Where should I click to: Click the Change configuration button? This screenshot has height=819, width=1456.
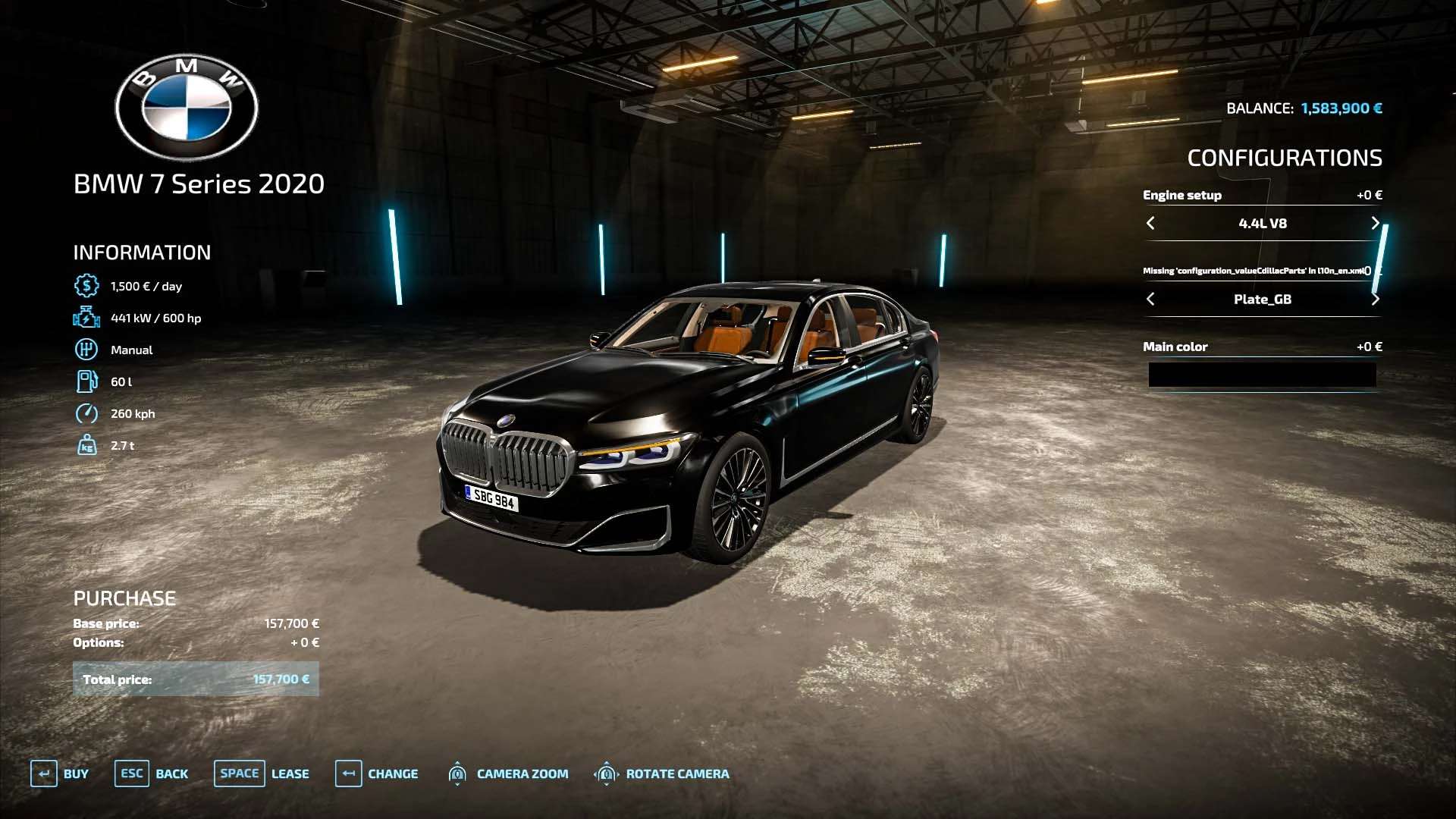tap(377, 773)
